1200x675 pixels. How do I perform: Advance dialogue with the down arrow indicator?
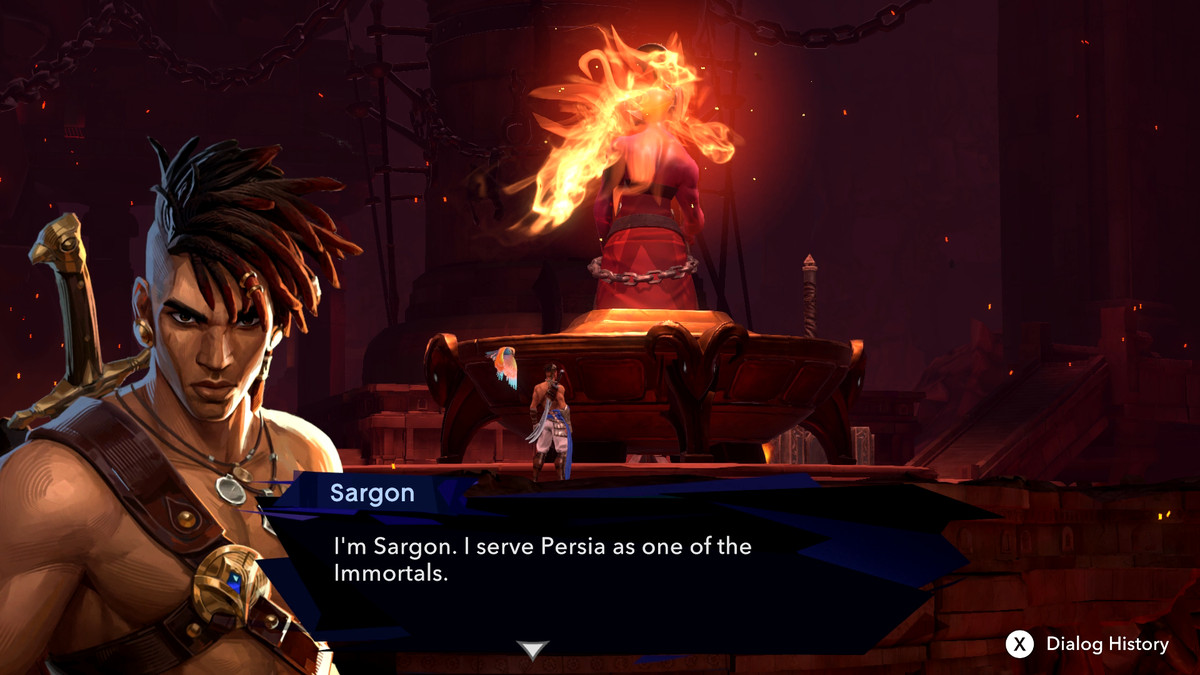[x=532, y=650]
